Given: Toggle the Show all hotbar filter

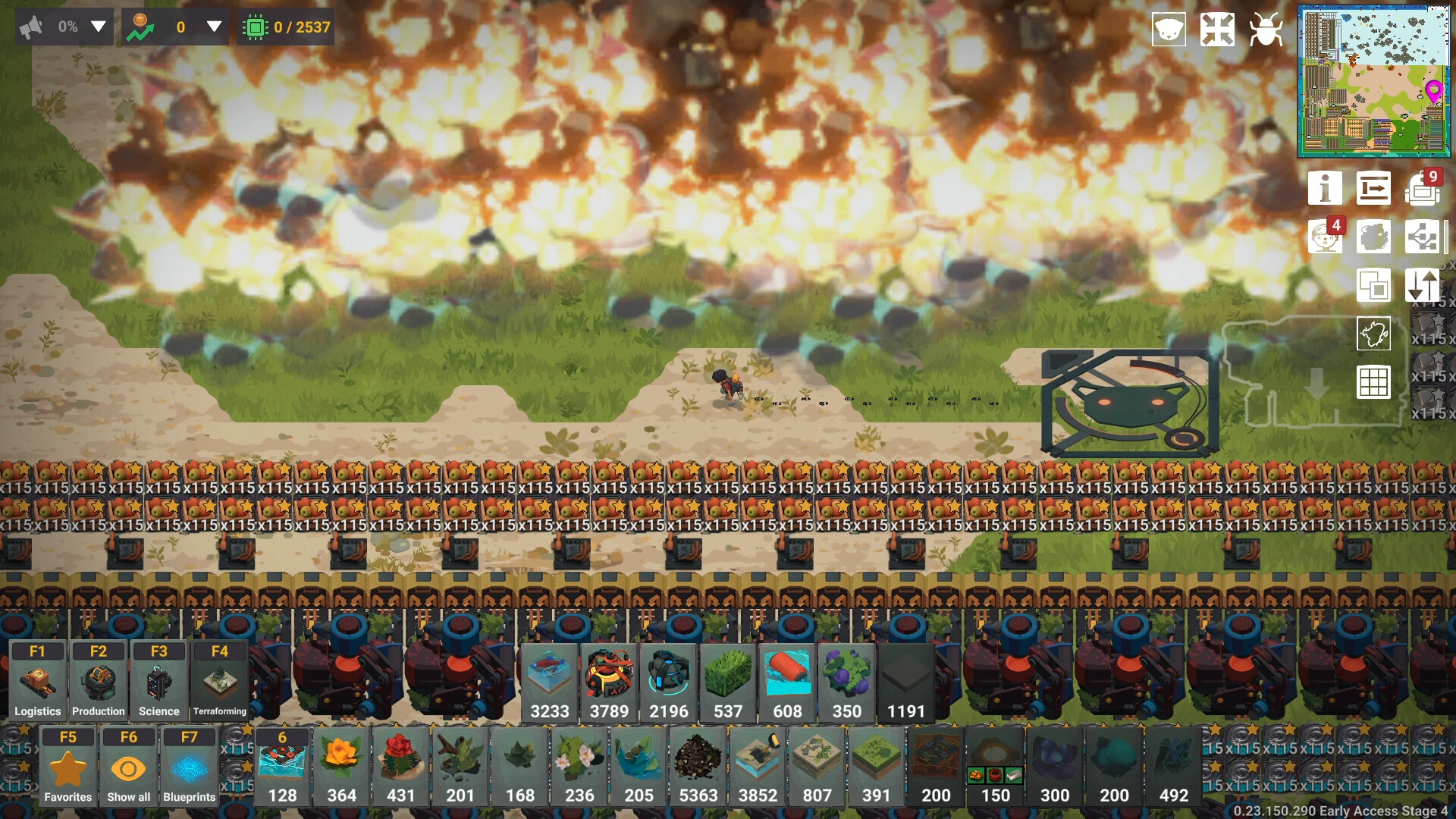Looking at the screenshot, I should point(128,766).
